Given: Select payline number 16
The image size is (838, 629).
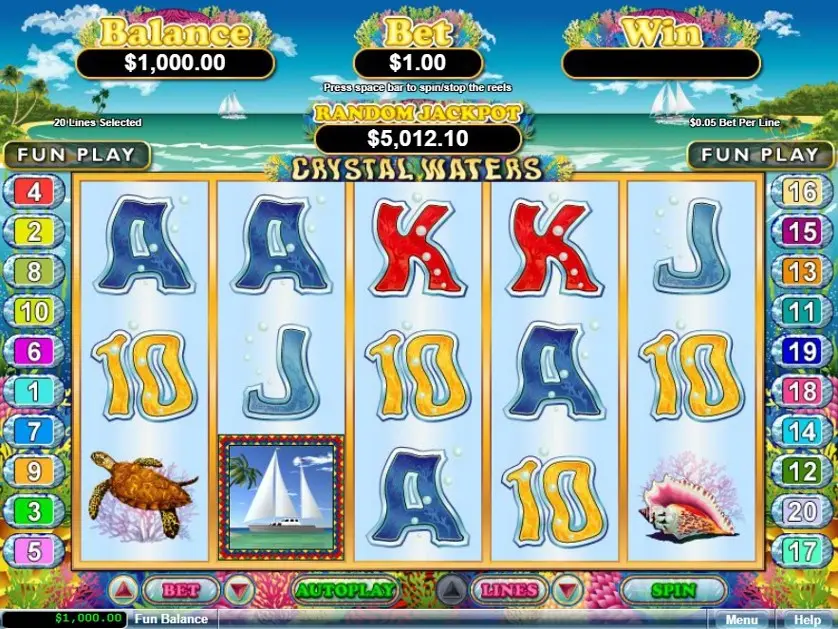Looking at the screenshot, I should [802, 192].
